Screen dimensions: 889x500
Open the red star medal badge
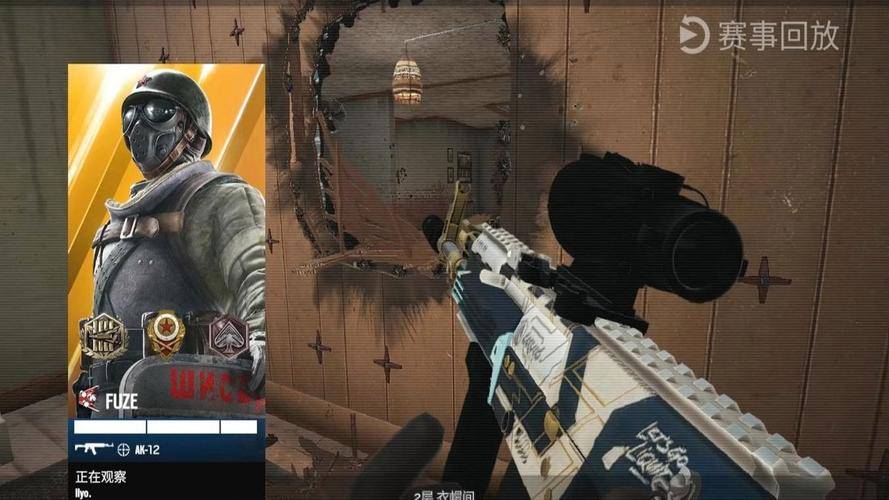(165, 334)
